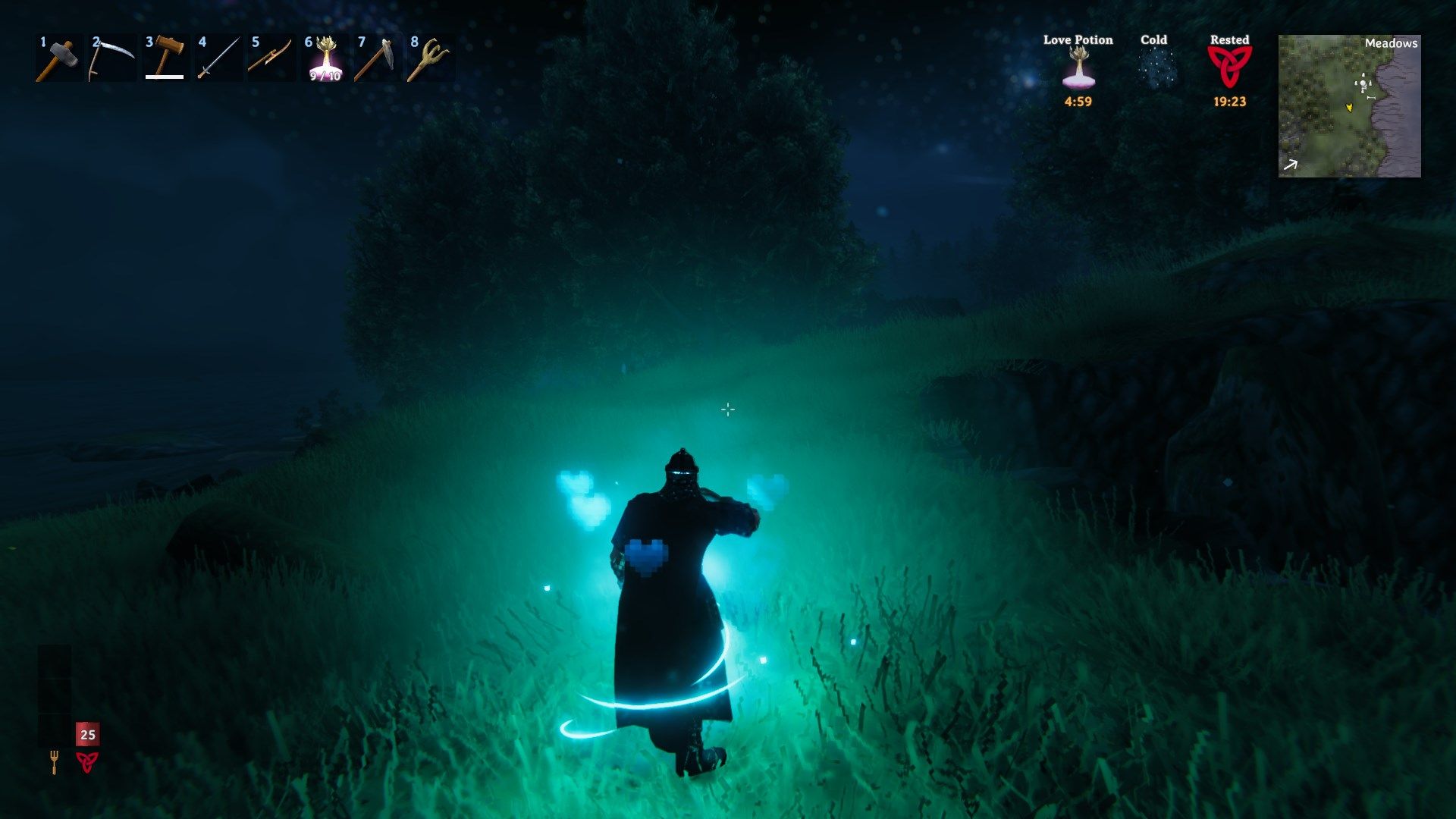1456x819 pixels.
Task: Click the red triquetra health icon
Action: point(87,761)
